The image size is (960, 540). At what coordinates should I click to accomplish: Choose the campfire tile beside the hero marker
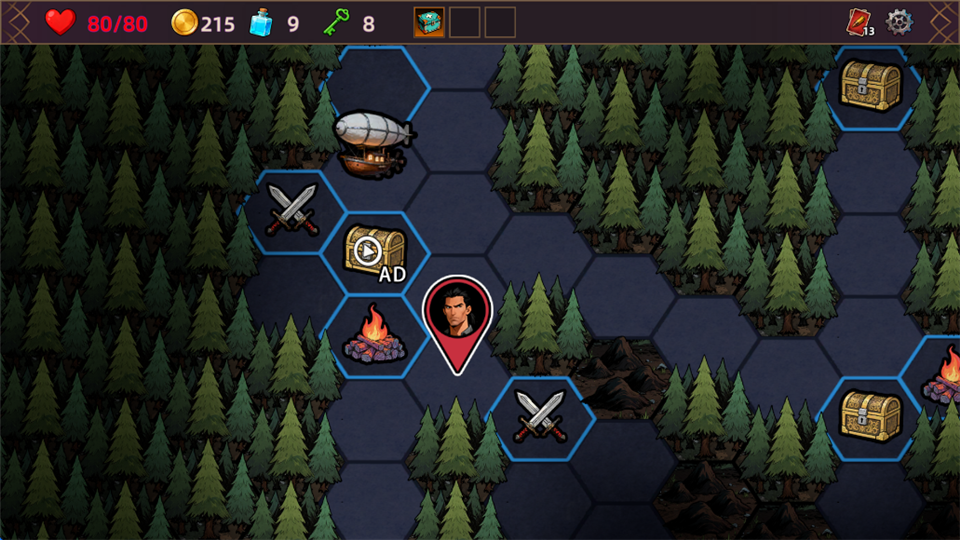[x=373, y=336]
